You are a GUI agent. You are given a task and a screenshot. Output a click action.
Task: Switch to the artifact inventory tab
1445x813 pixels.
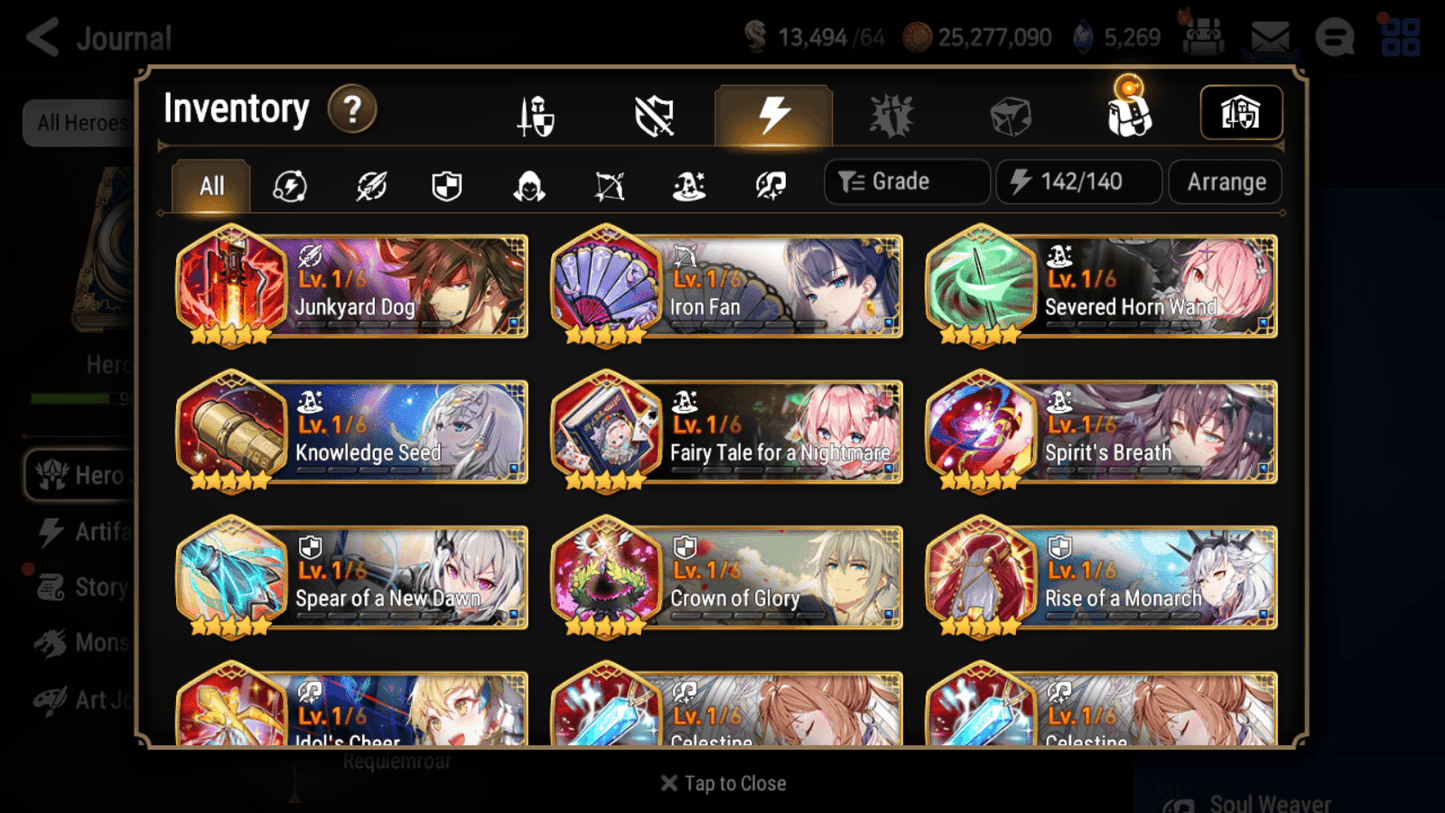(x=774, y=114)
